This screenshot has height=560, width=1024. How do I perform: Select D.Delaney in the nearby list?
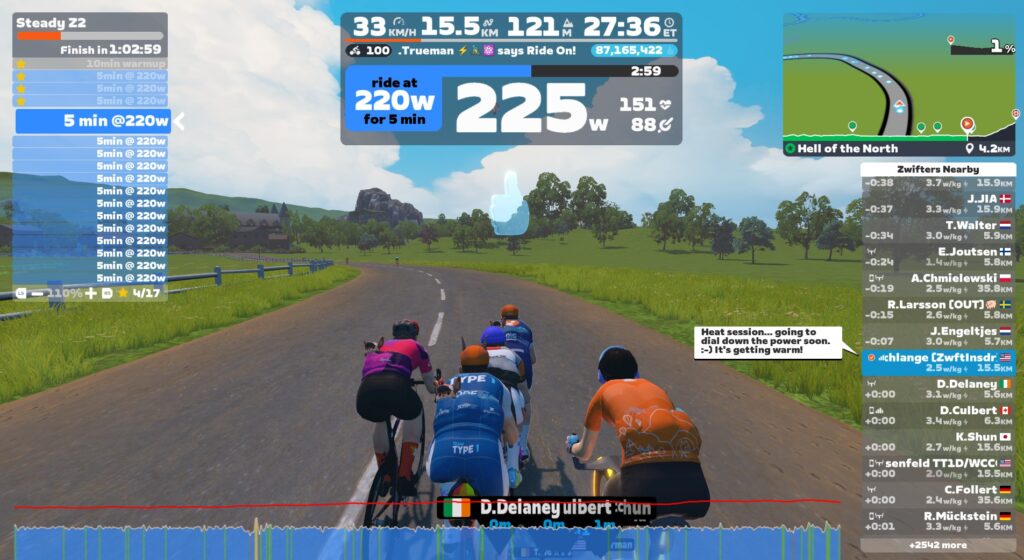(938, 388)
